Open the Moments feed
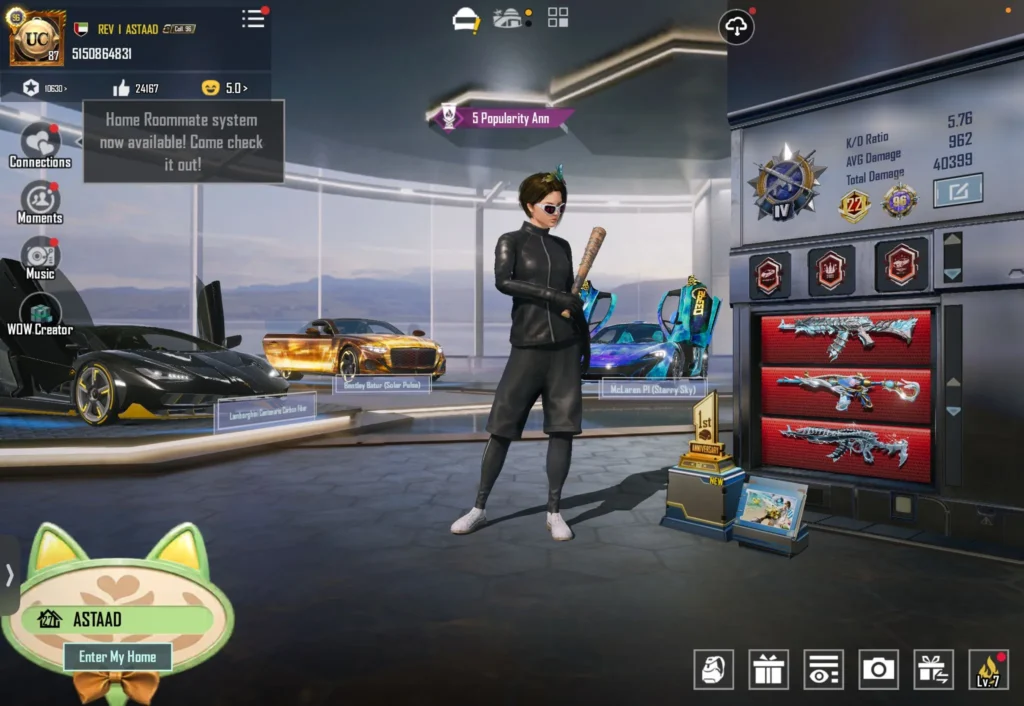Image resolution: width=1024 pixels, height=706 pixels. [x=40, y=203]
